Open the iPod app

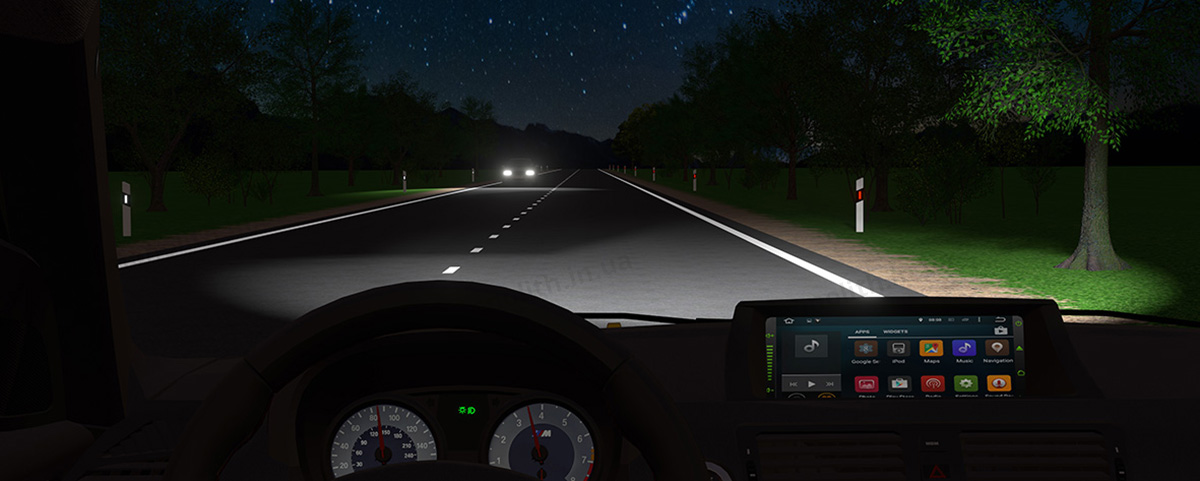click(x=898, y=349)
